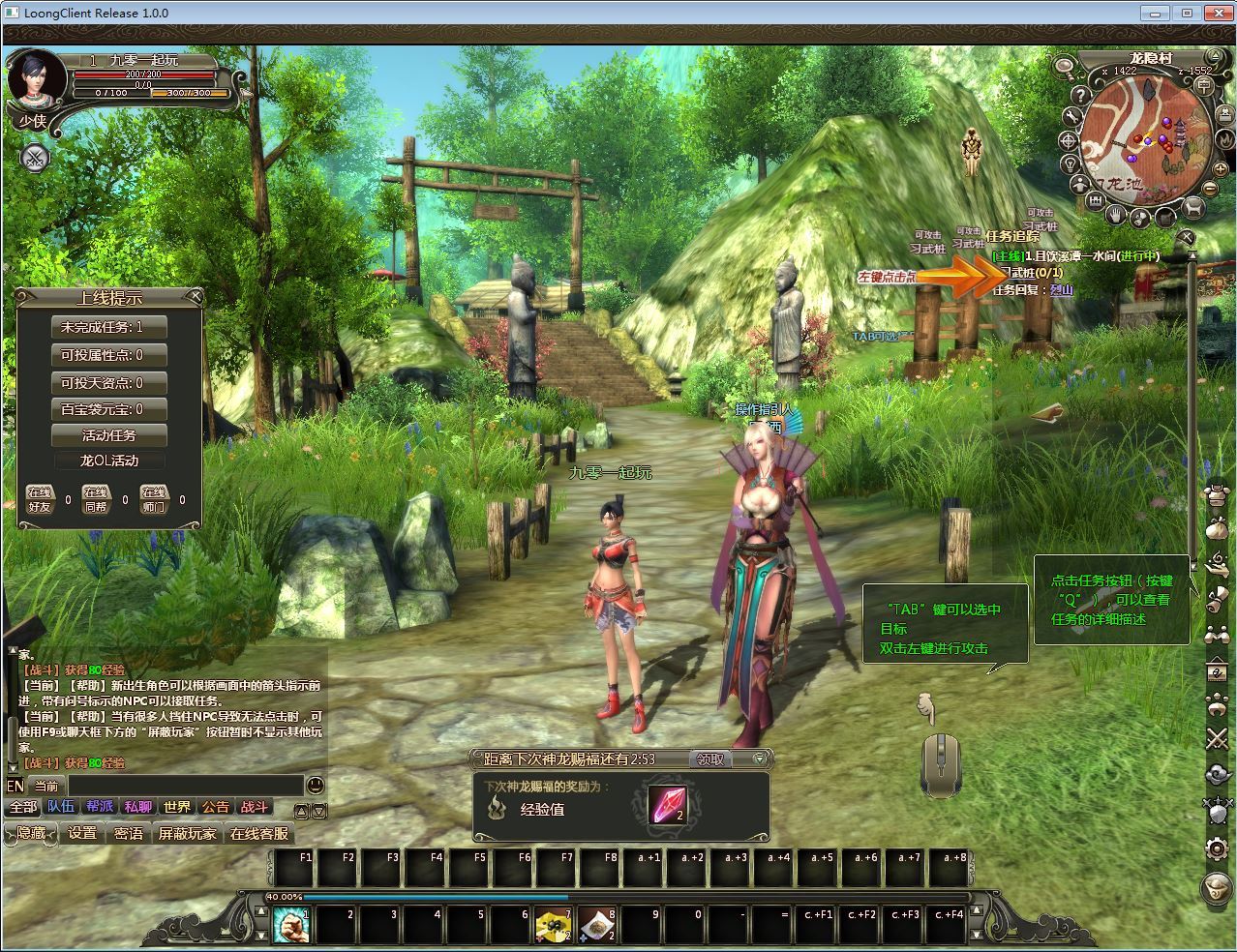Switch chat to the 队伍 tab
Screen dimensions: 1237x952
click(61, 807)
